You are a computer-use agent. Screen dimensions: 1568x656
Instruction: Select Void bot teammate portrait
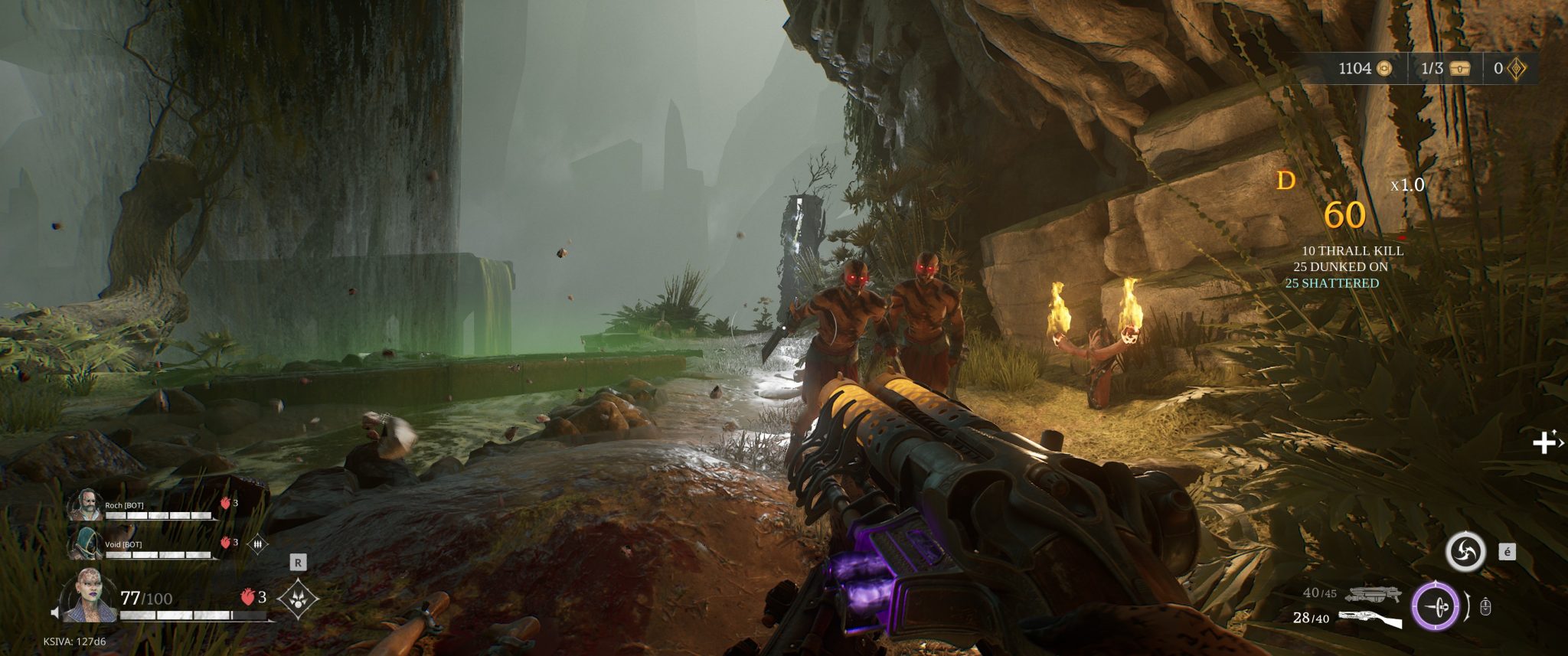click(84, 544)
